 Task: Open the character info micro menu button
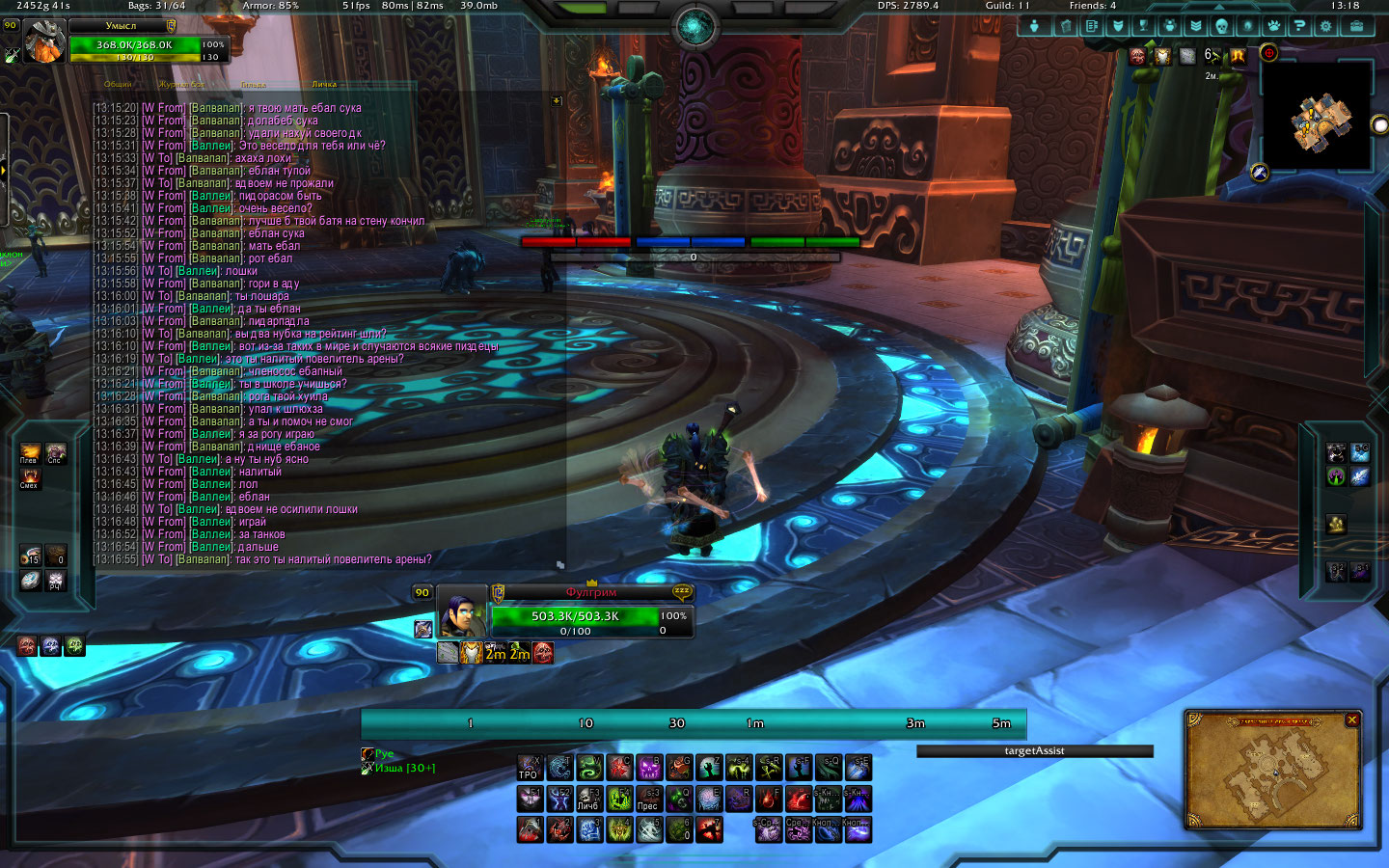click(x=1035, y=26)
